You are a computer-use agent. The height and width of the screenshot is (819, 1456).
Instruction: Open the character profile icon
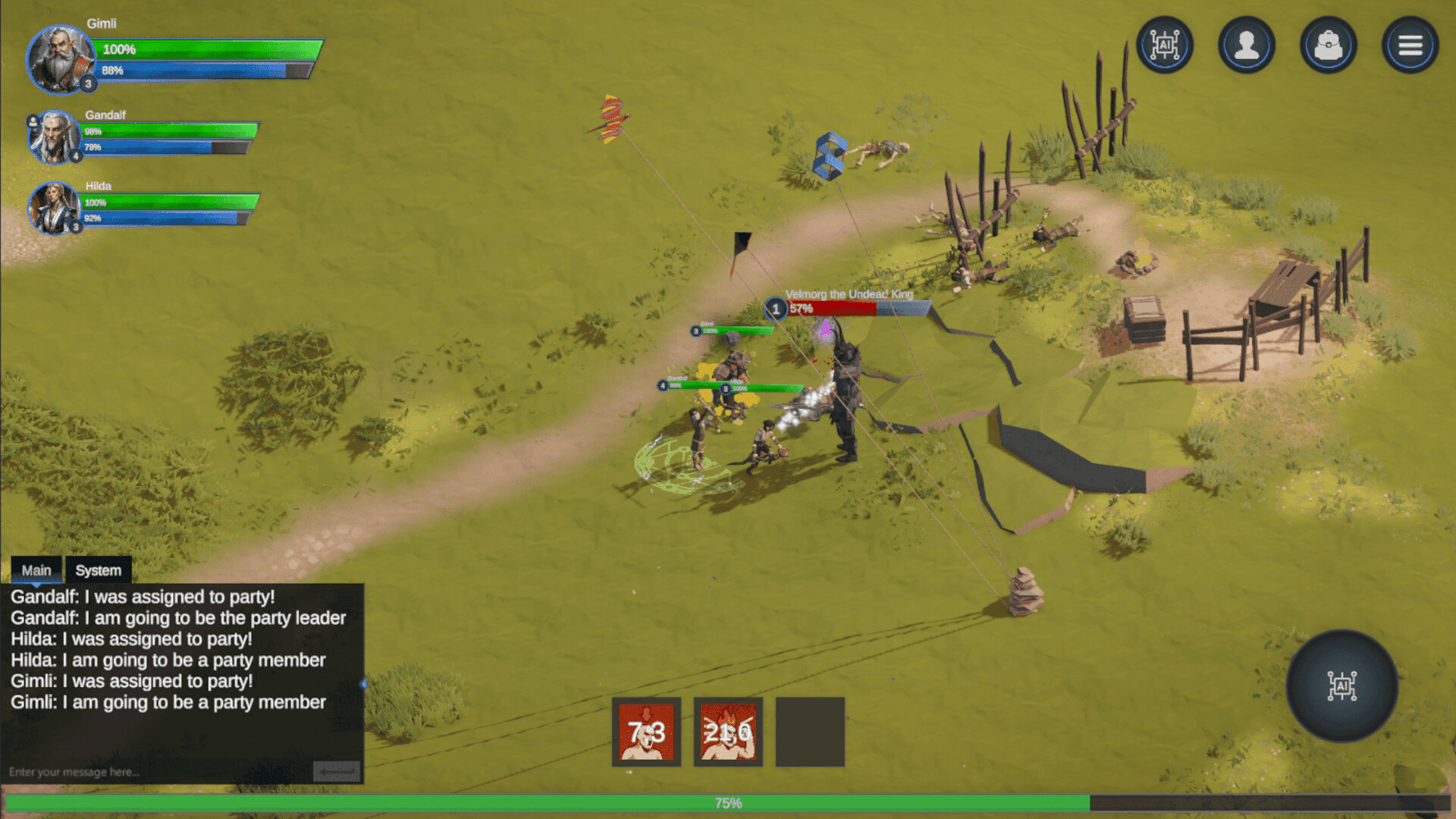pos(1247,45)
